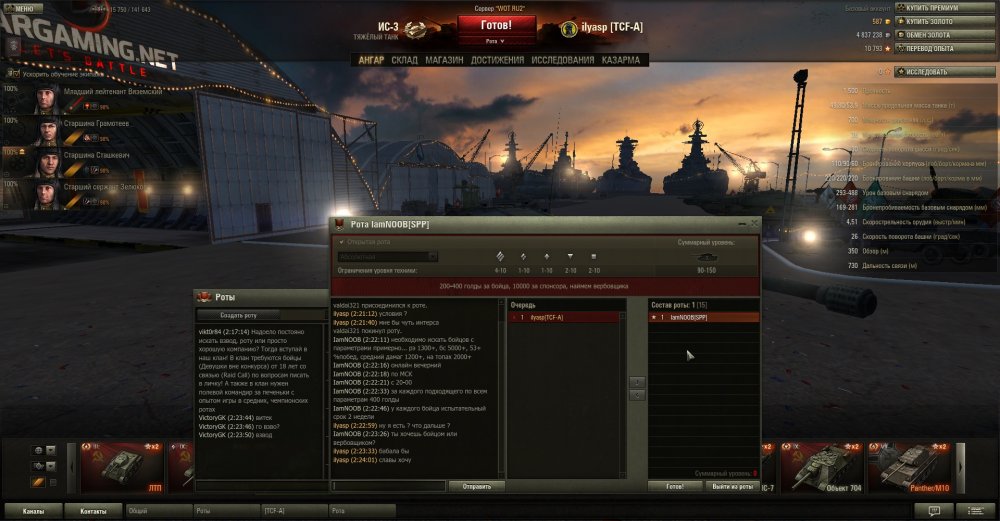Open the Магазин tab
Screen dimensions: 1000x521
[444, 60]
